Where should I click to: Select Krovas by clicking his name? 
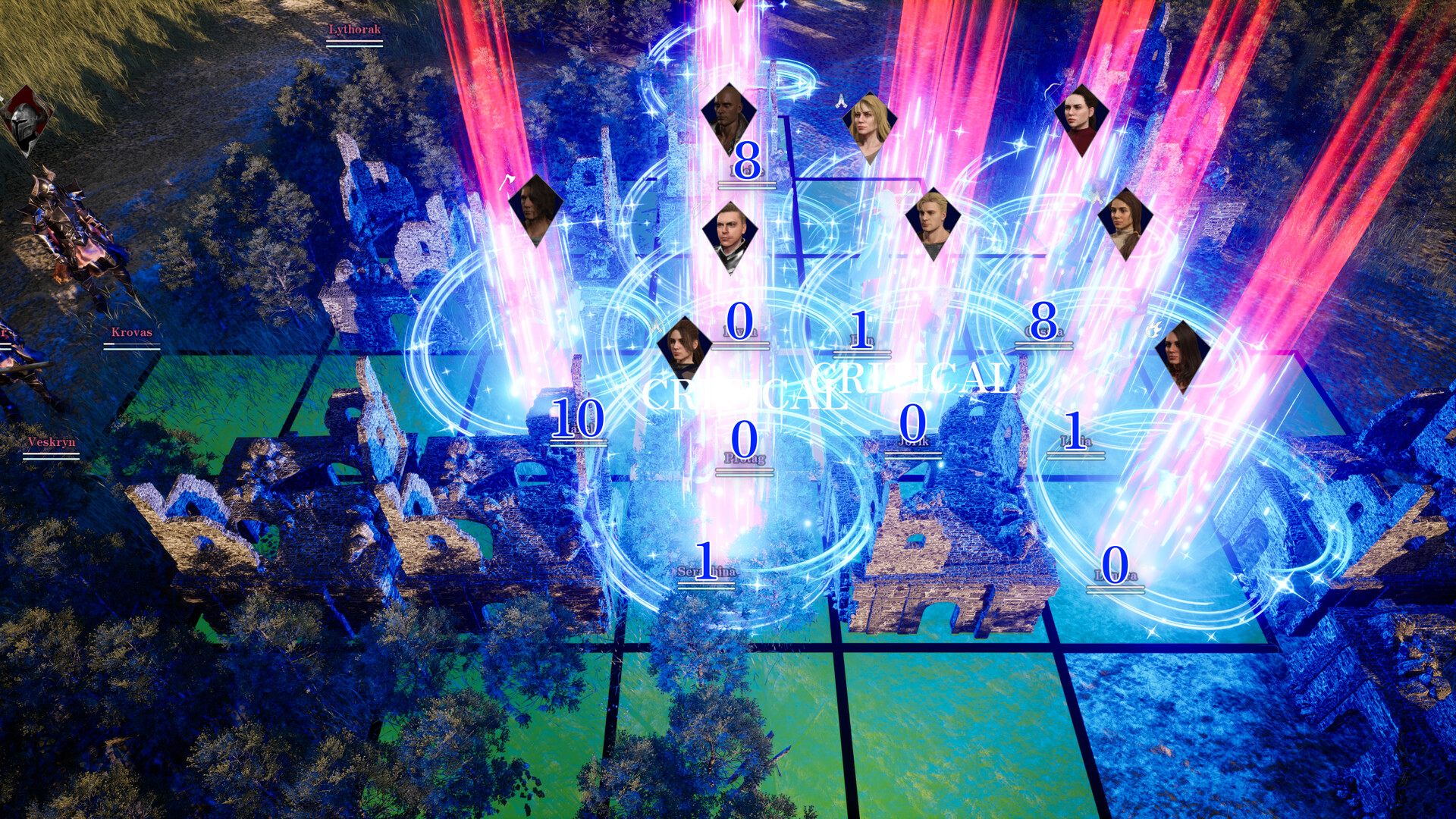(130, 333)
